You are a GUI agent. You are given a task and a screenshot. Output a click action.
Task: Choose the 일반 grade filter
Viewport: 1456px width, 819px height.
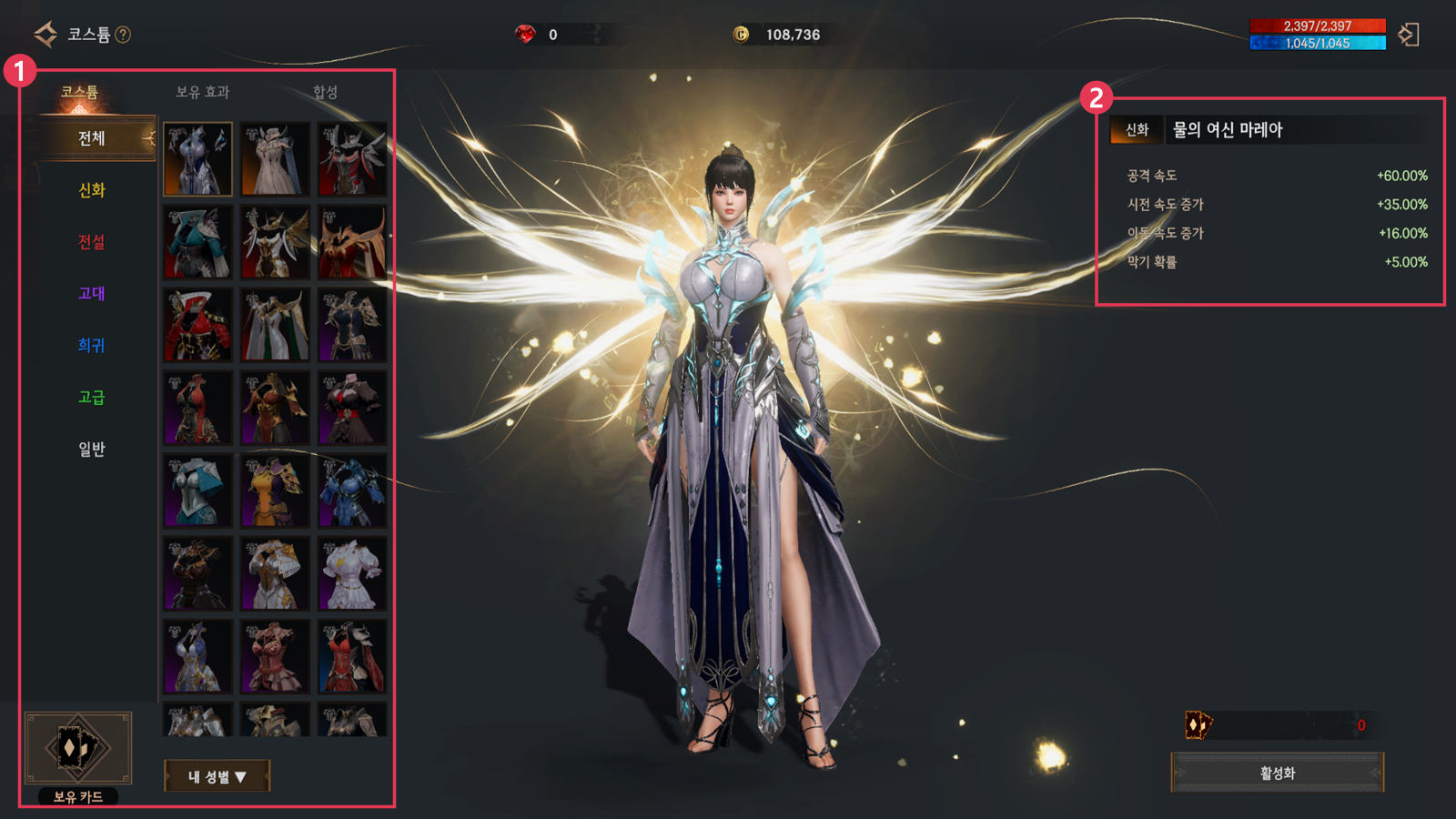92,450
